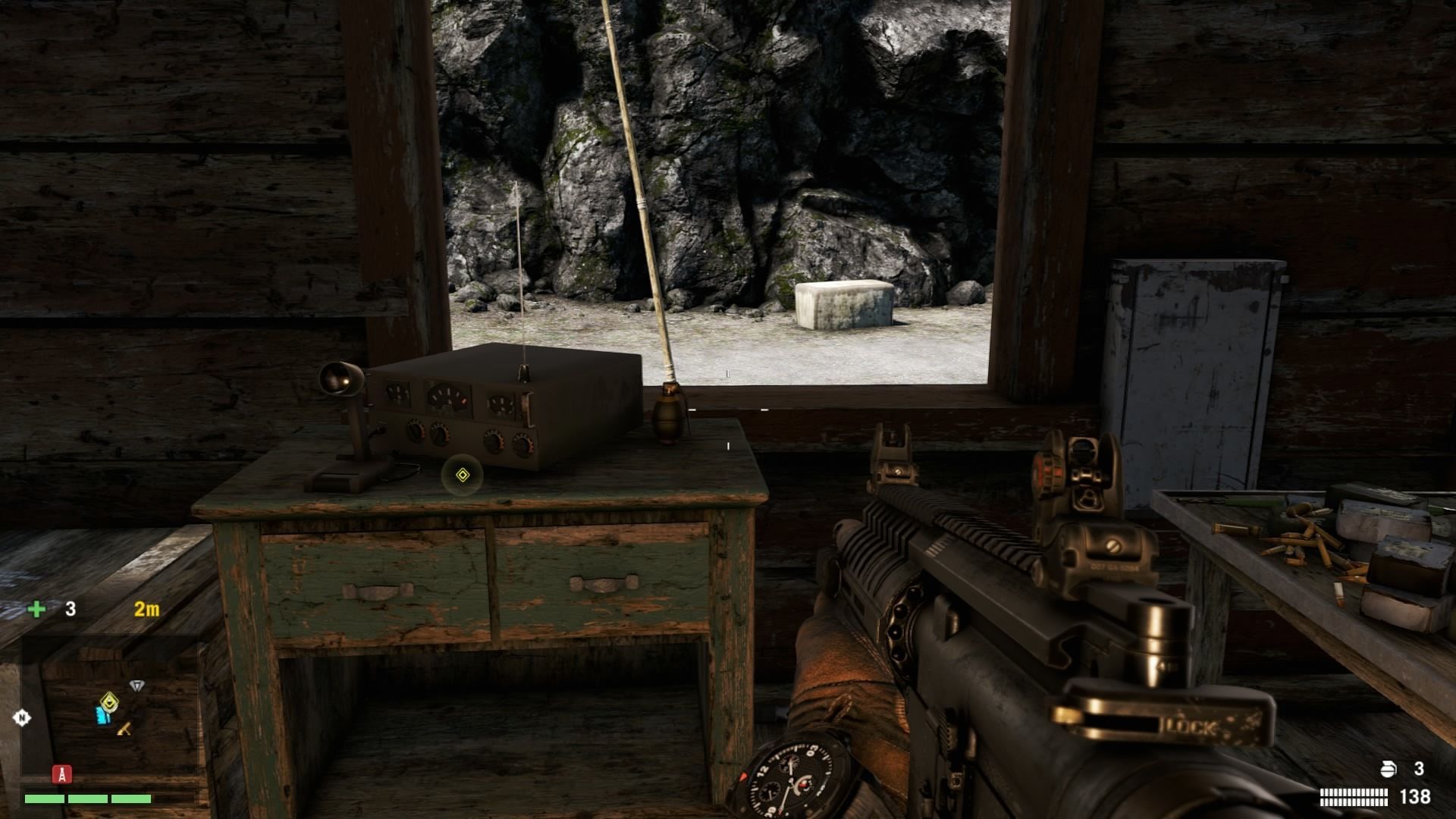Click the north compass indicator on the minimap

(x=21, y=717)
